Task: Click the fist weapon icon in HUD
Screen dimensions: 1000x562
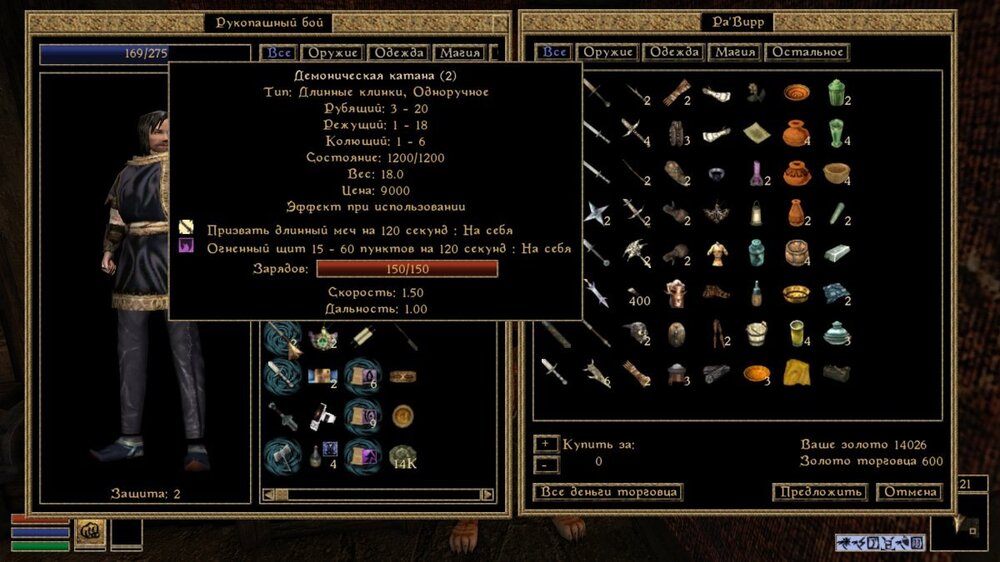Action: click(92, 531)
